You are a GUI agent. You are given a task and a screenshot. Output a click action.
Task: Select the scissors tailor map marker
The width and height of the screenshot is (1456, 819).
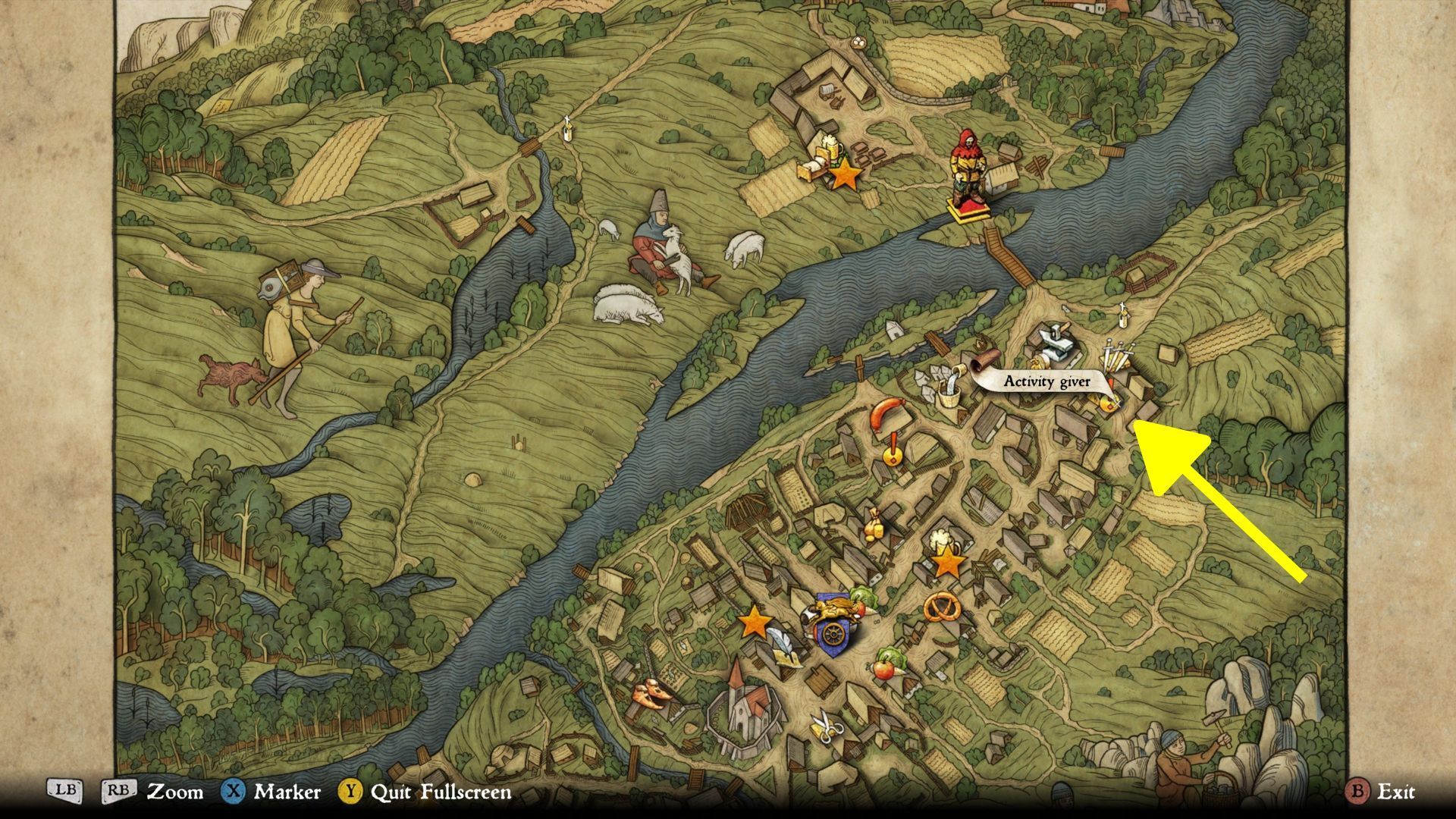[826, 727]
